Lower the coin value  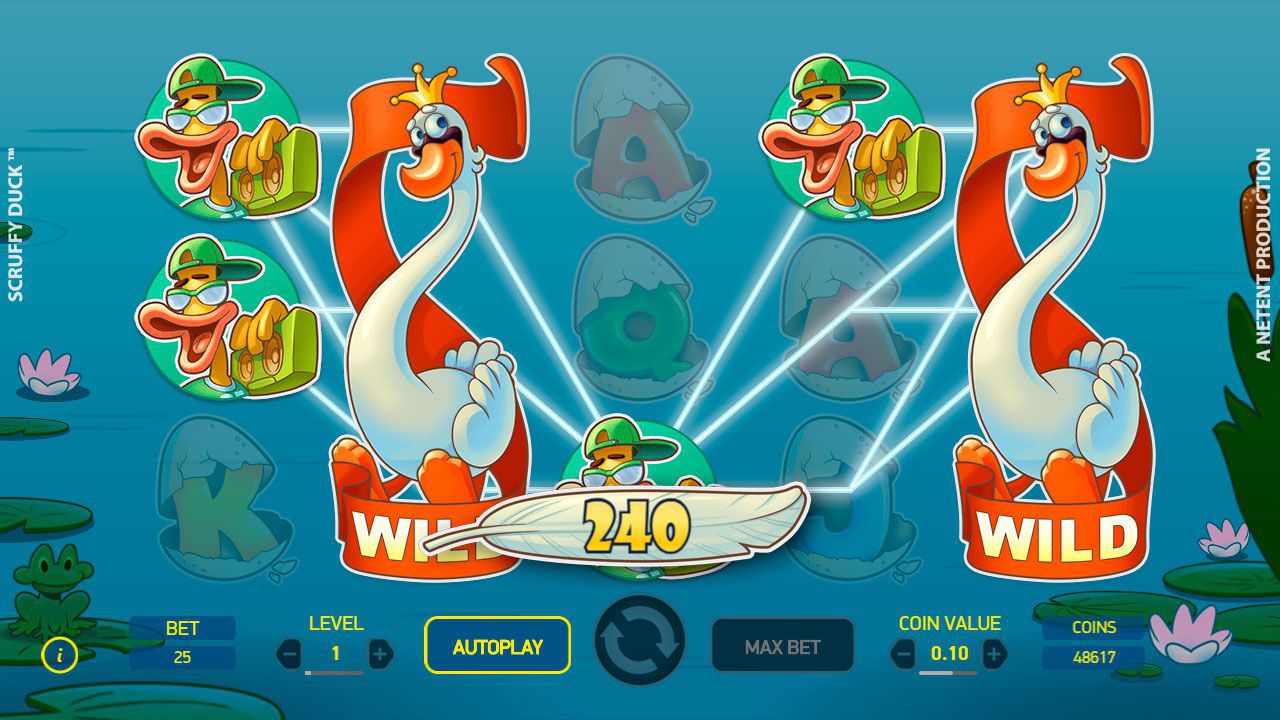(x=903, y=655)
